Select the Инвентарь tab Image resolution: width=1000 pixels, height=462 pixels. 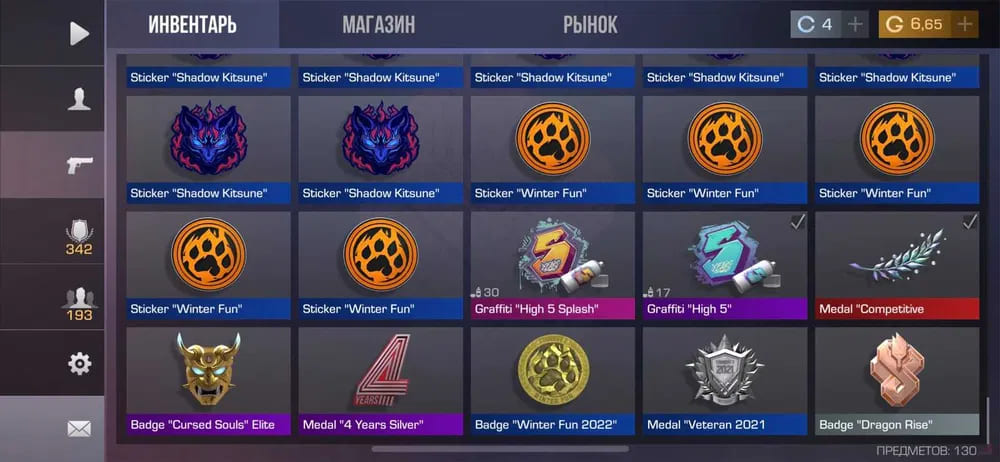click(192, 24)
